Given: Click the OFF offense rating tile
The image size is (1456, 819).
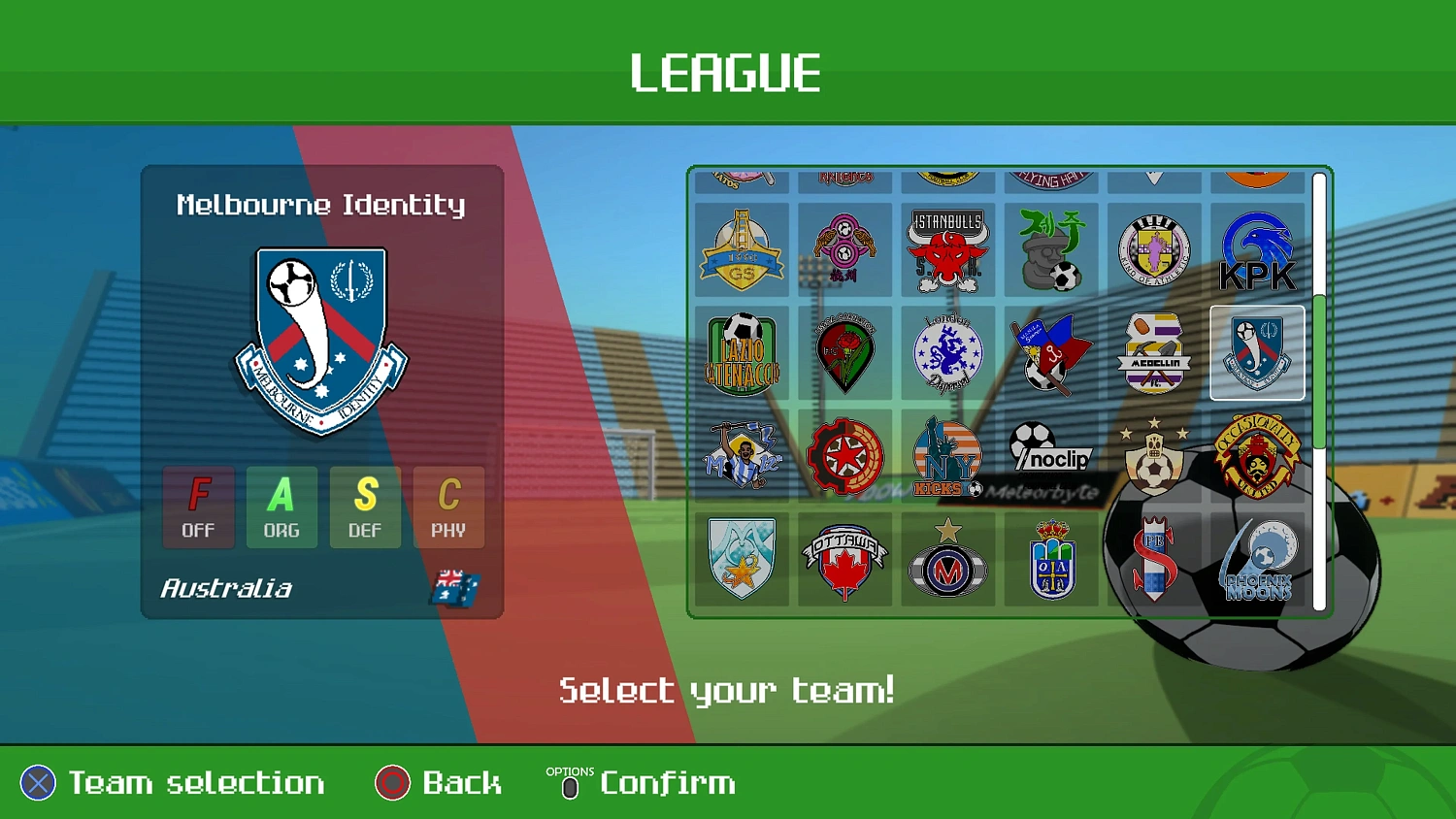Looking at the screenshot, I should (198, 507).
